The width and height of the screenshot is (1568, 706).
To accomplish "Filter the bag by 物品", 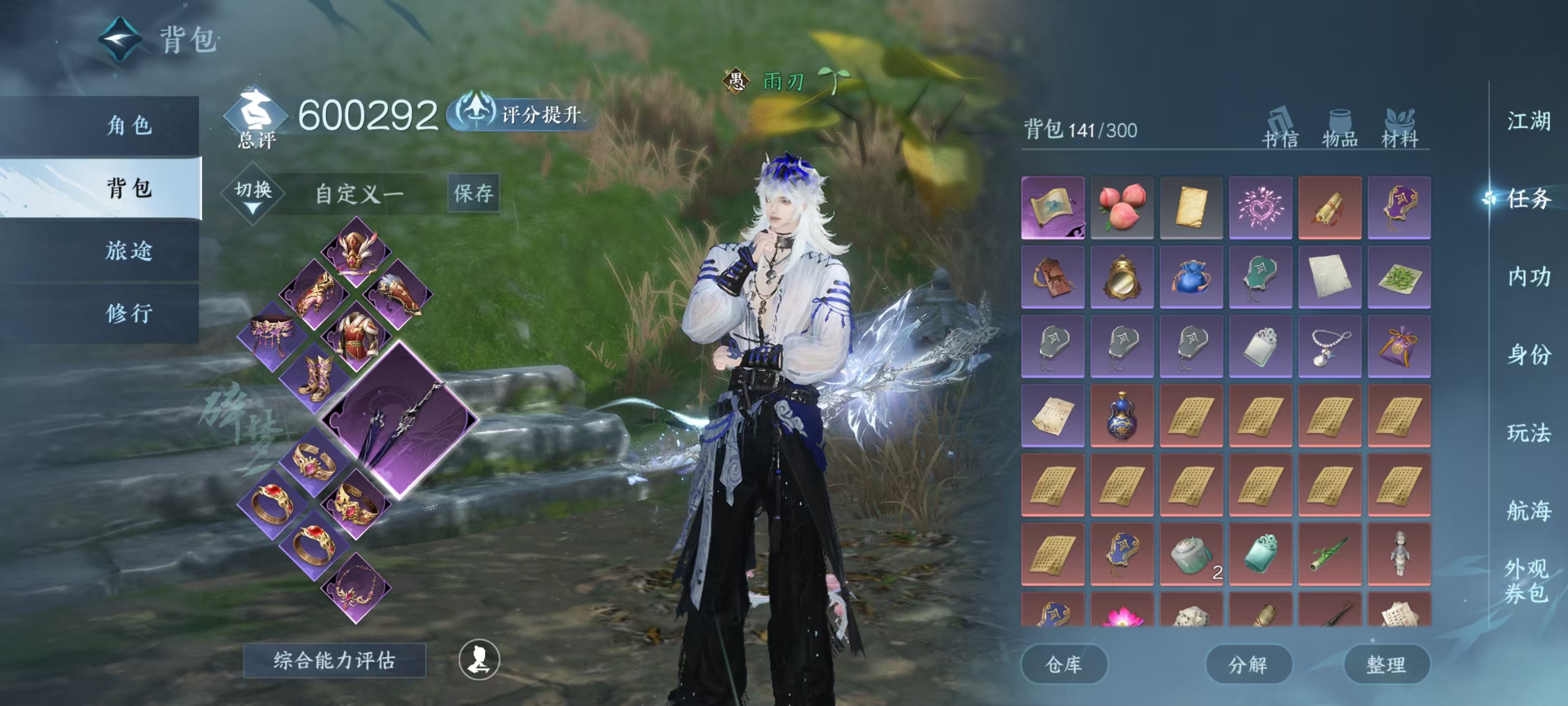I will (x=1339, y=129).
